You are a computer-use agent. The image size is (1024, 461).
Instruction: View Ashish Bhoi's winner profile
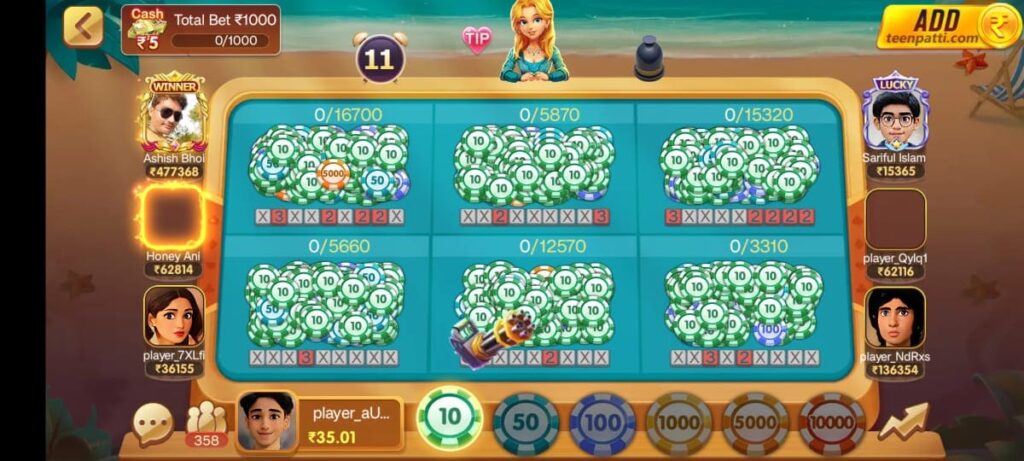coord(173,118)
